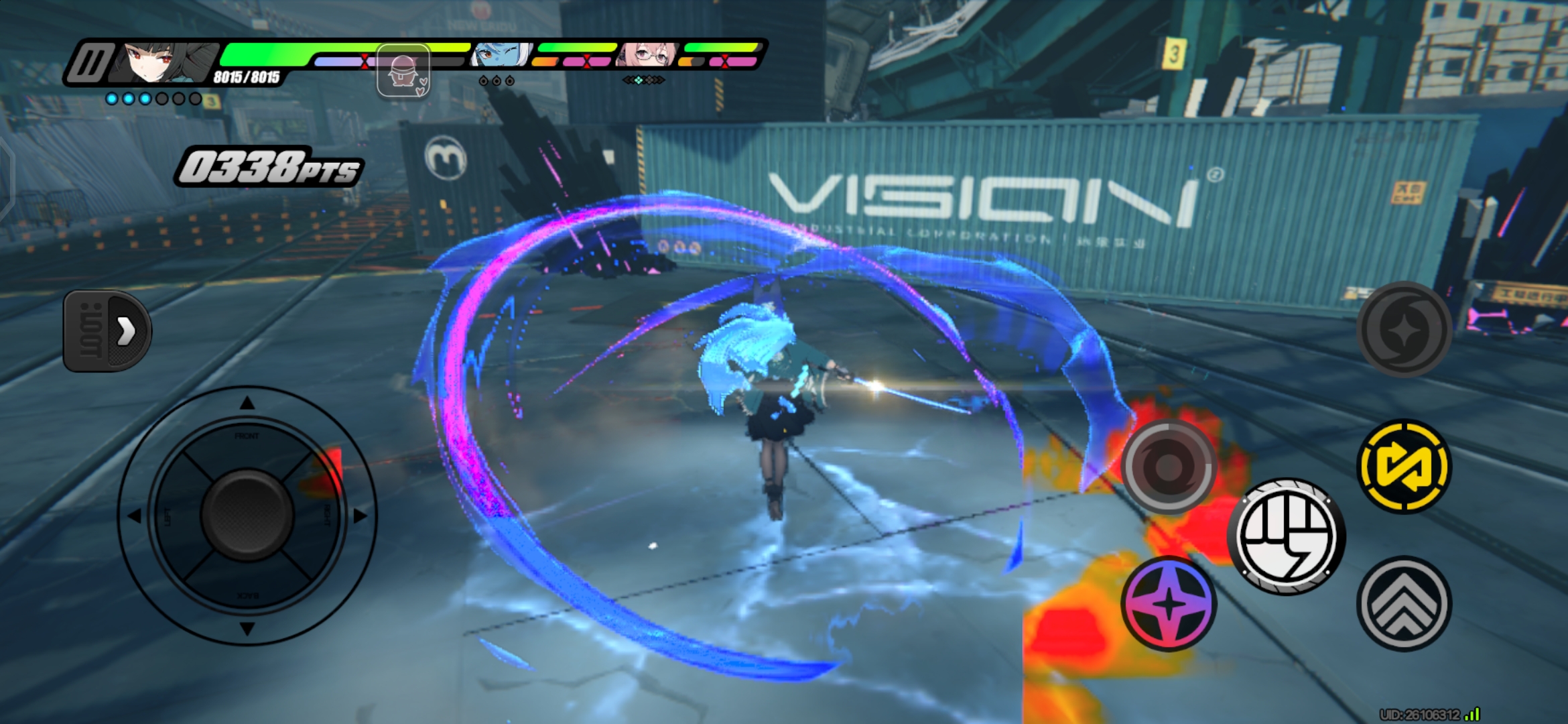Expand the LOOT side panel arrow
This screenshot has height=724, width=1568.
pyautogui.click(x=107, y=330)
